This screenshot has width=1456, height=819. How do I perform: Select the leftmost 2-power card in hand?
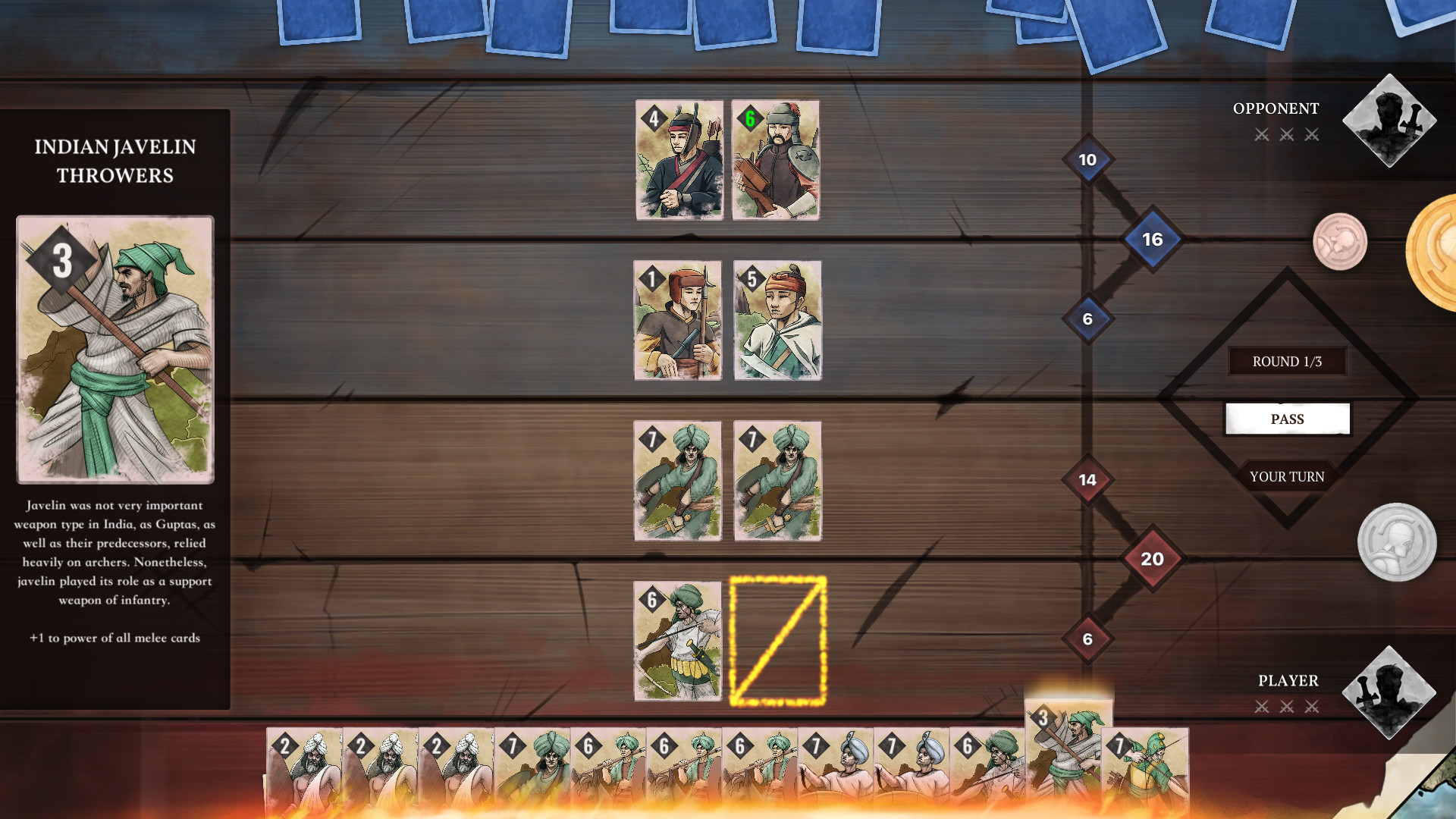[303, 766]
